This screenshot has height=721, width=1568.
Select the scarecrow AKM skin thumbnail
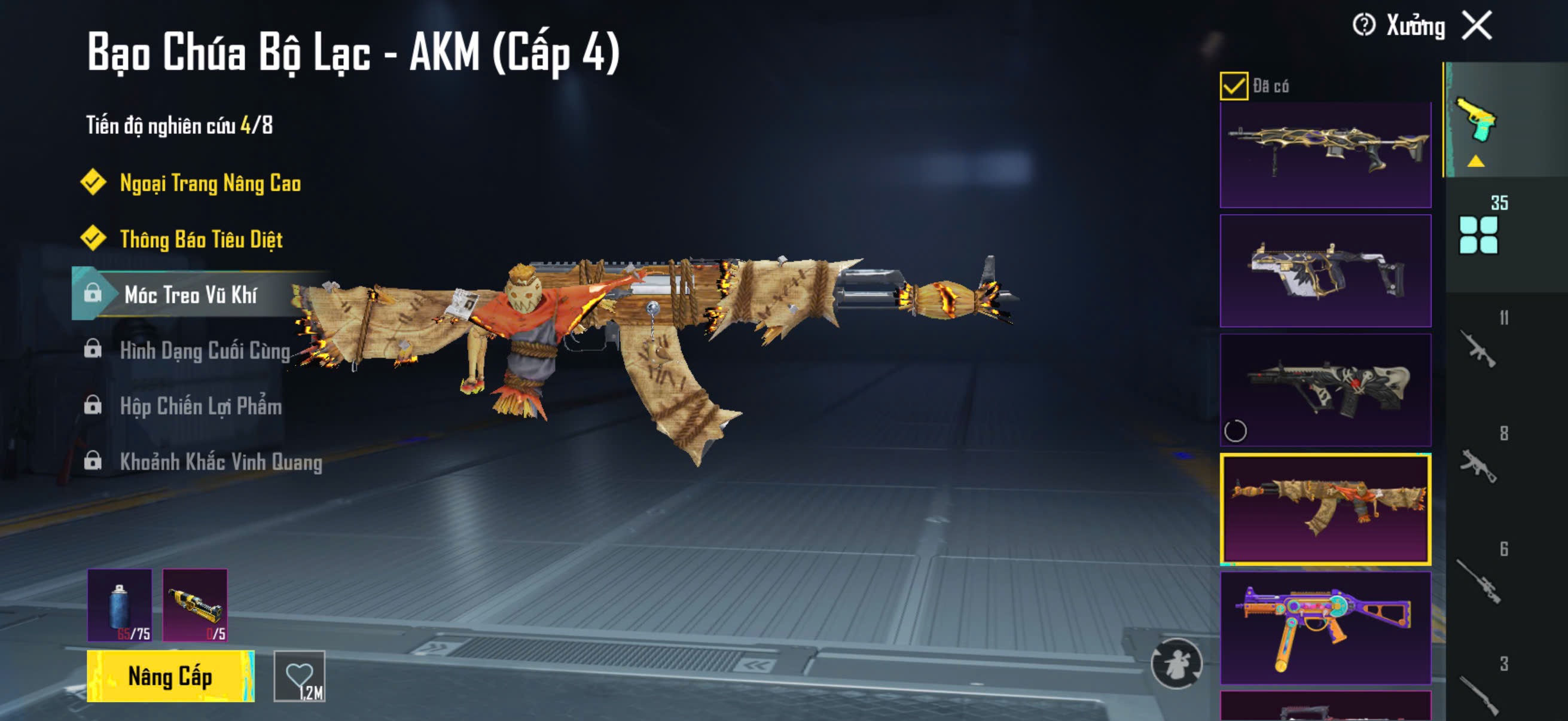[x=1325, y=509]
